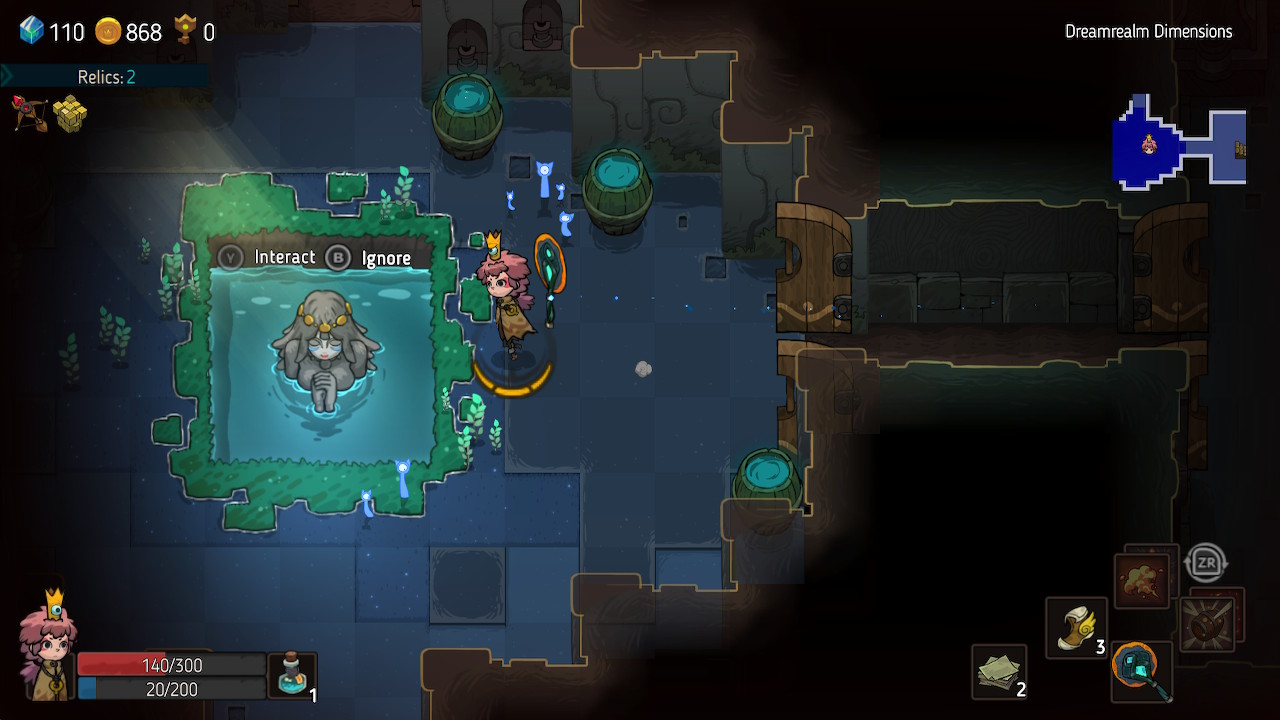Activate the dust cloud skill card

[1143, 581]
